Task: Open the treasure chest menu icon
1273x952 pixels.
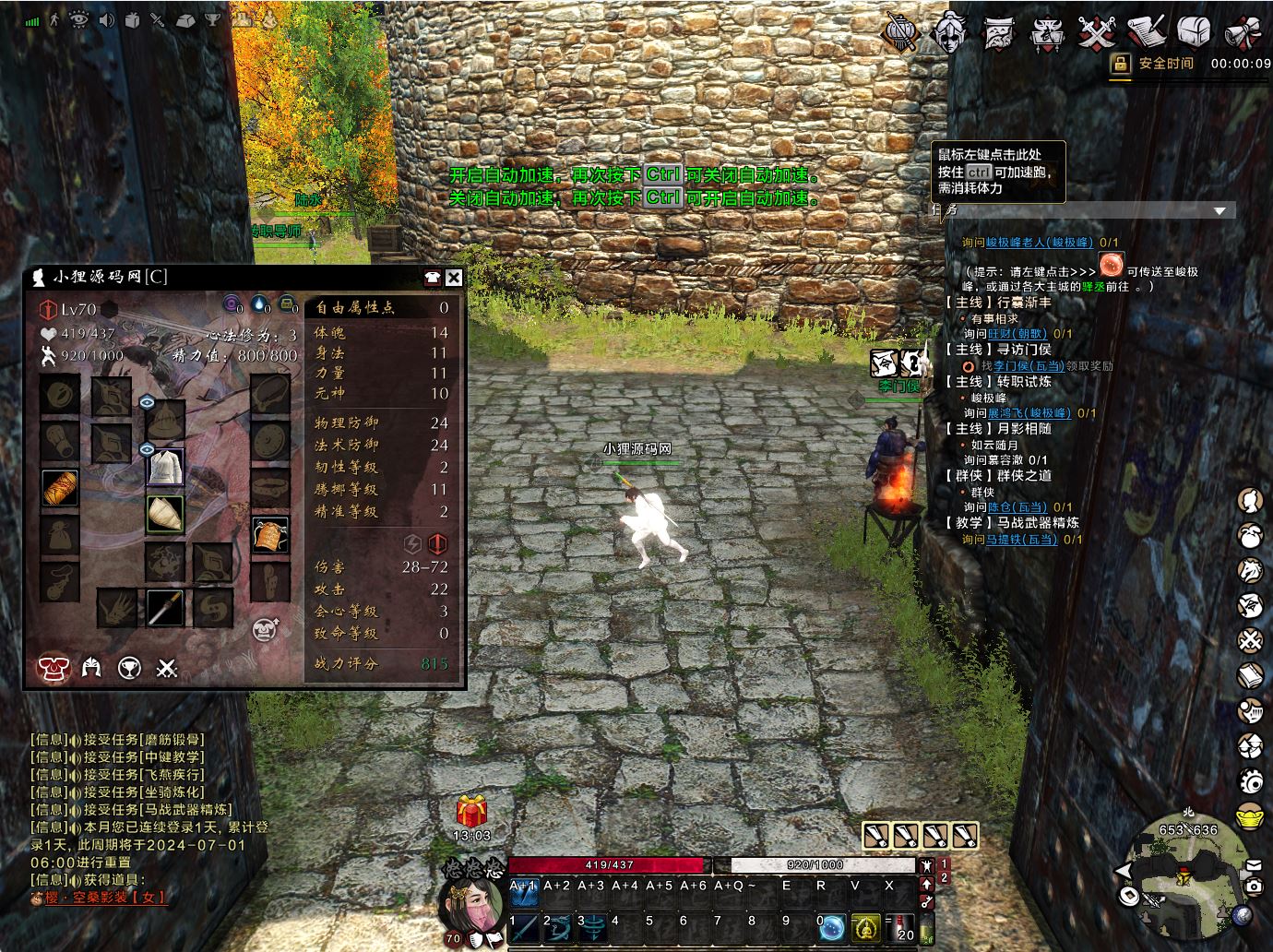Action: (1194, 32)
